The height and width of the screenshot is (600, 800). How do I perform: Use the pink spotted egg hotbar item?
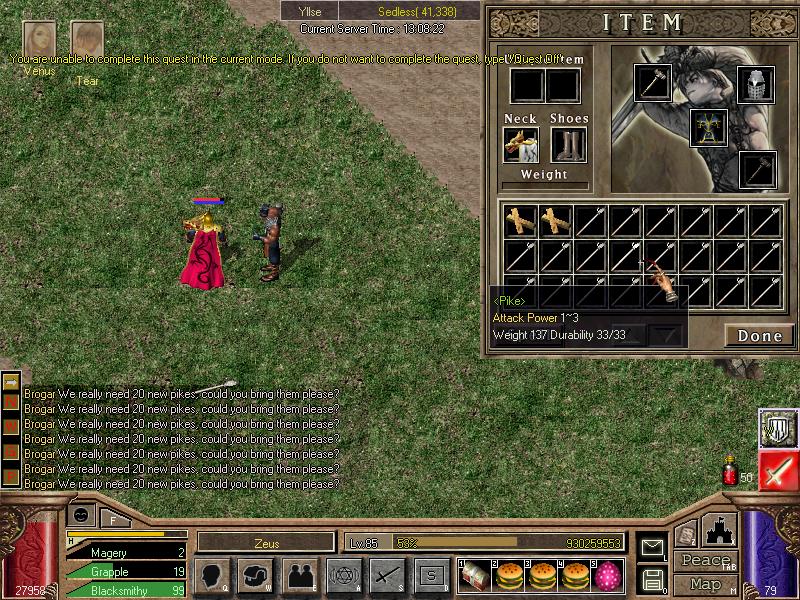pyautogui.click(x=606, y=574)
